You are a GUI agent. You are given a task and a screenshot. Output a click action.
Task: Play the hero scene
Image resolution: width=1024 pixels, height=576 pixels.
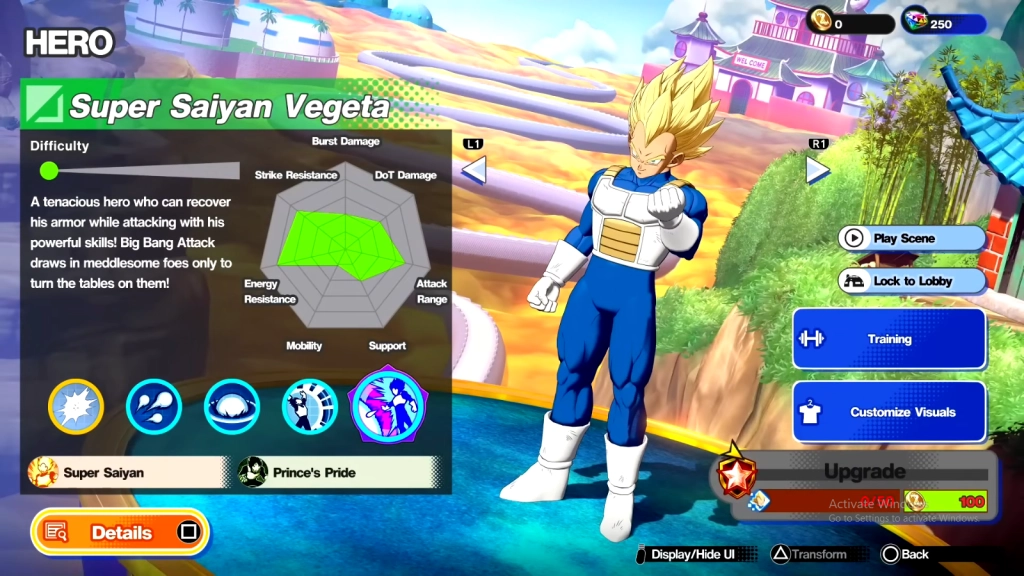(x=912, y=238)
